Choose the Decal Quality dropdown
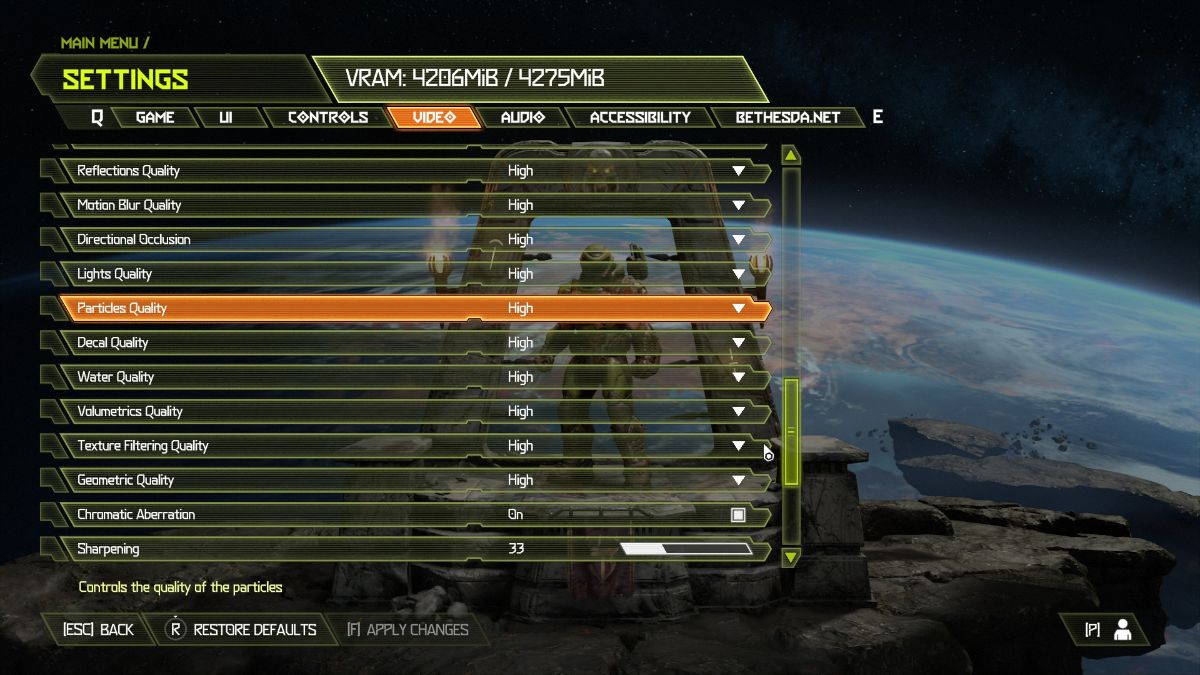The height and width of the screenshot is (675, 1200). pyautogui.click(x=738, y=343)
